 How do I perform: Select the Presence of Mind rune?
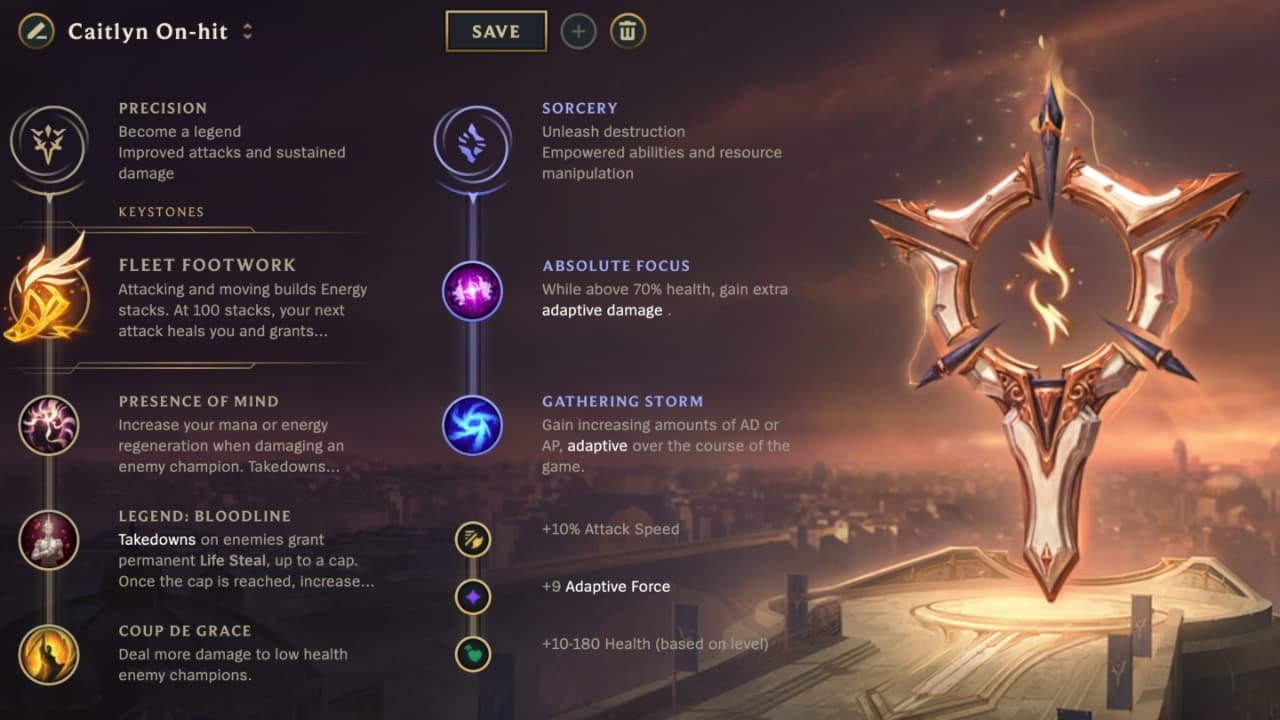tap(50, 425)
